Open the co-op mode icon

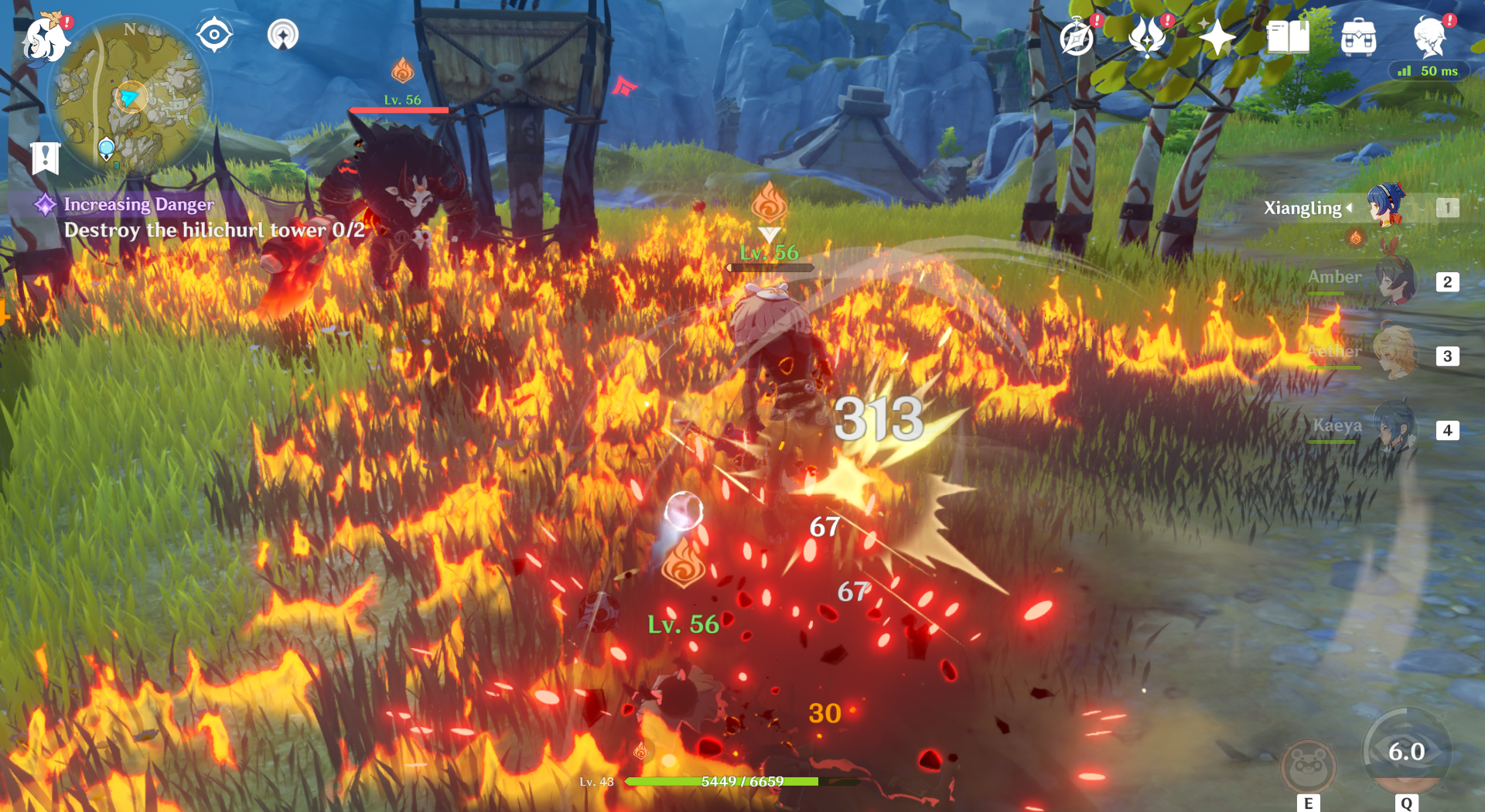click(x=283, y=35)
